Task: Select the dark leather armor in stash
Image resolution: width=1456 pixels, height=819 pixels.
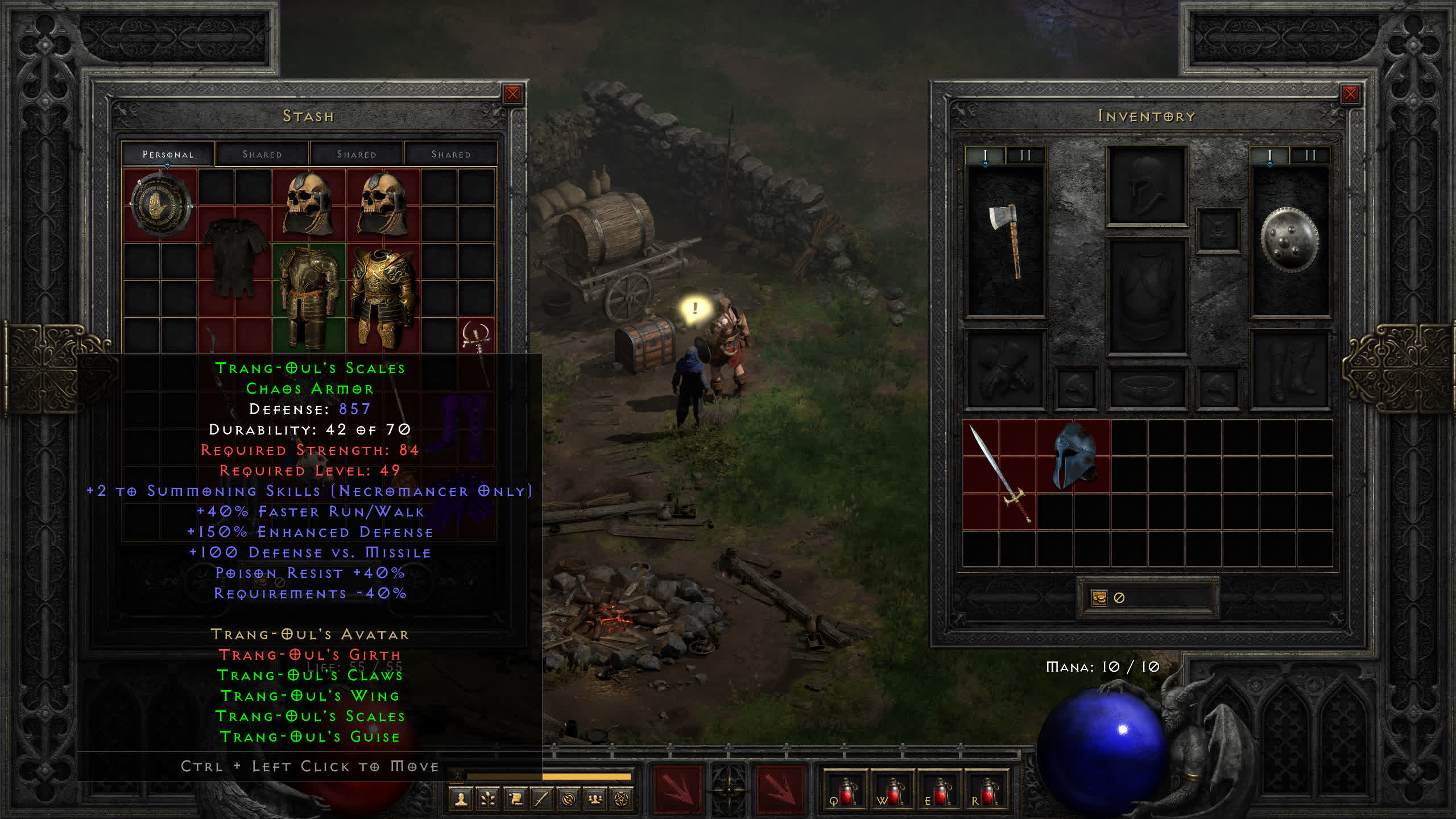Action: (234, 256)
